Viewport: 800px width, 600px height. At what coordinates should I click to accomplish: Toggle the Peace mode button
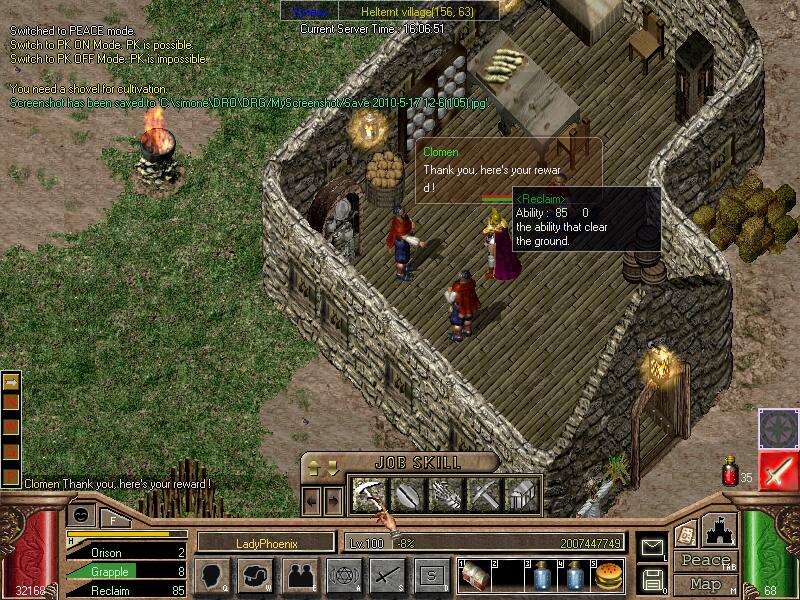[706, 560]
